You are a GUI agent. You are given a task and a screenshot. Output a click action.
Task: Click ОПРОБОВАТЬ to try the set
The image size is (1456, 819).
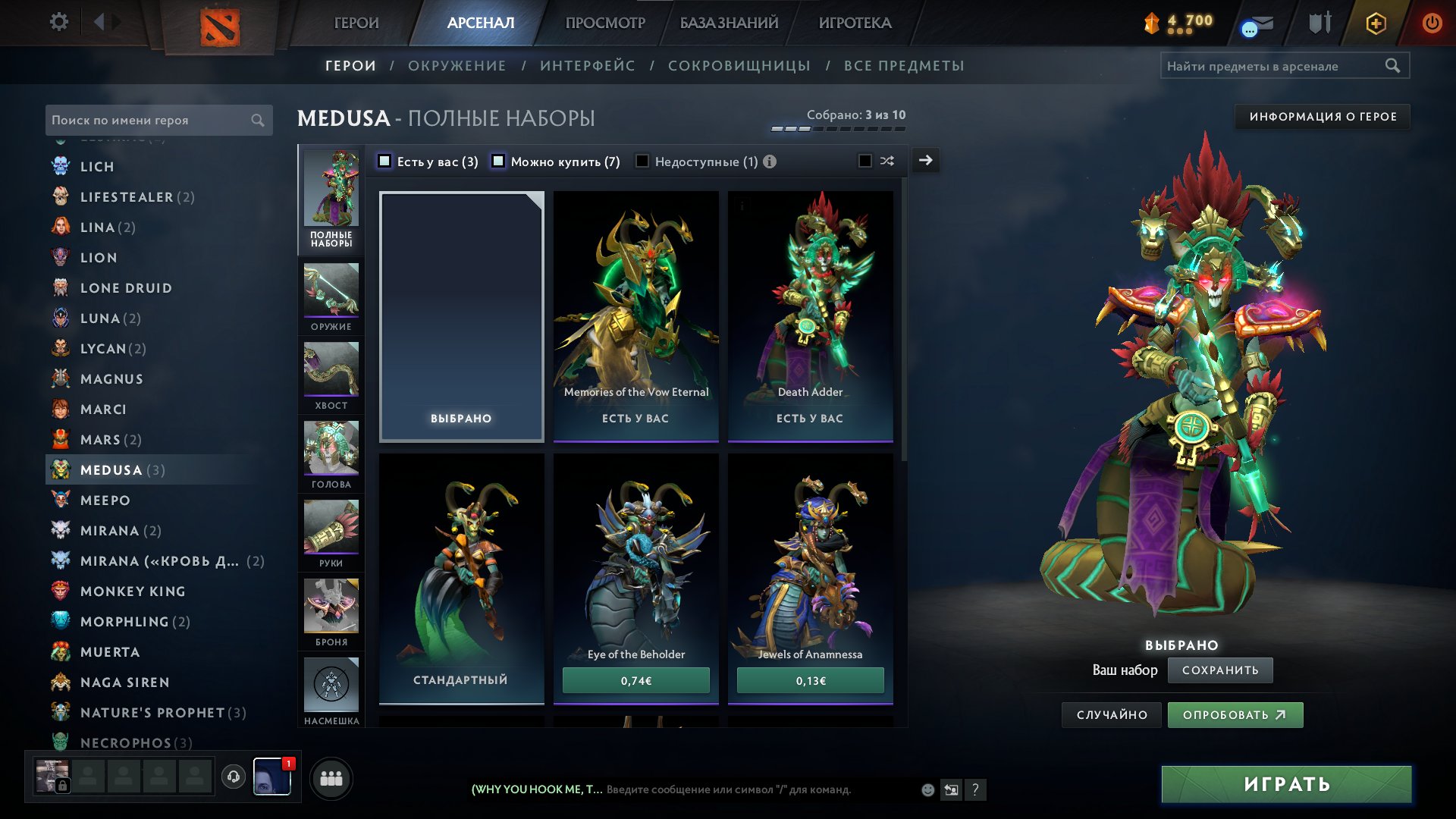(1235, 714)
